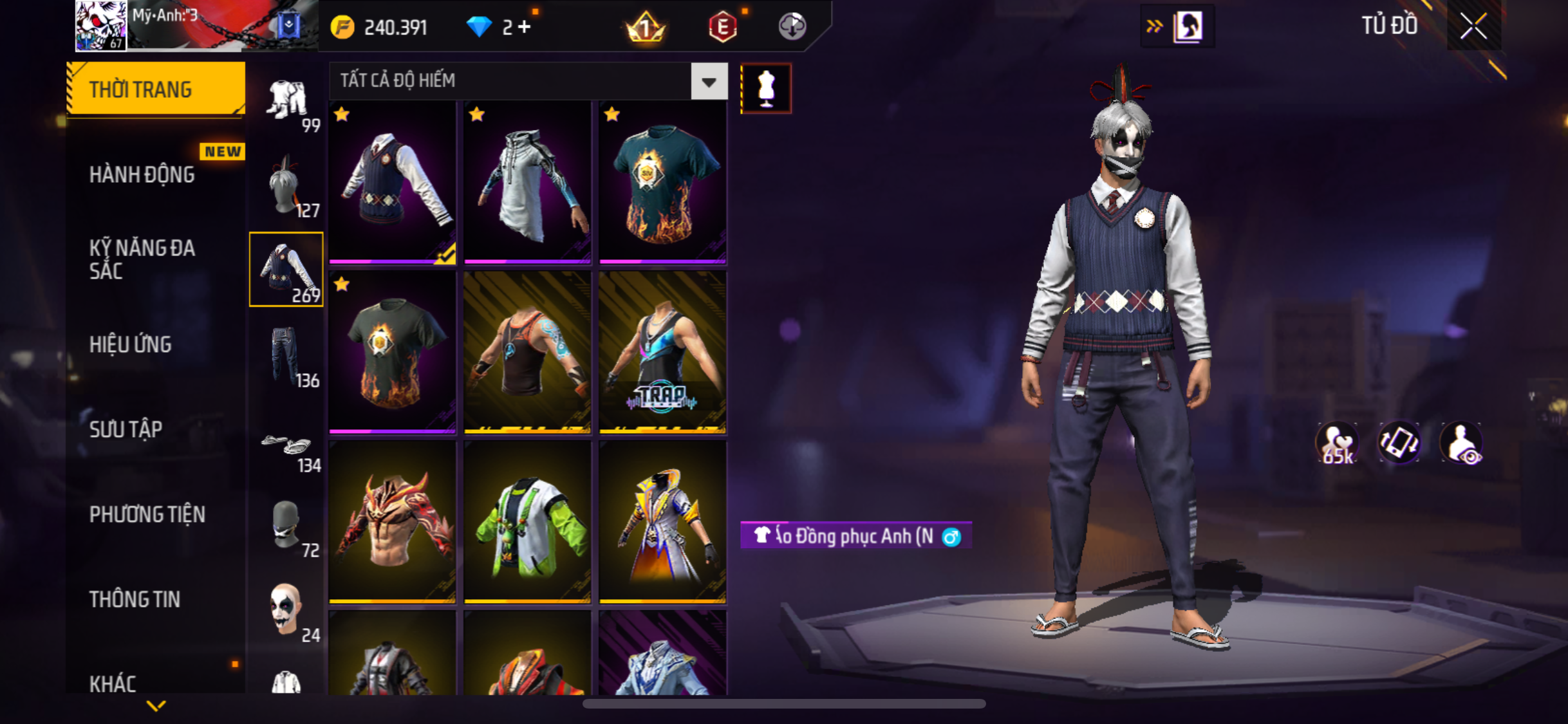Pick the white hoodie top
The height and width of the screenshot is (724, 1568).
[527, 182]
